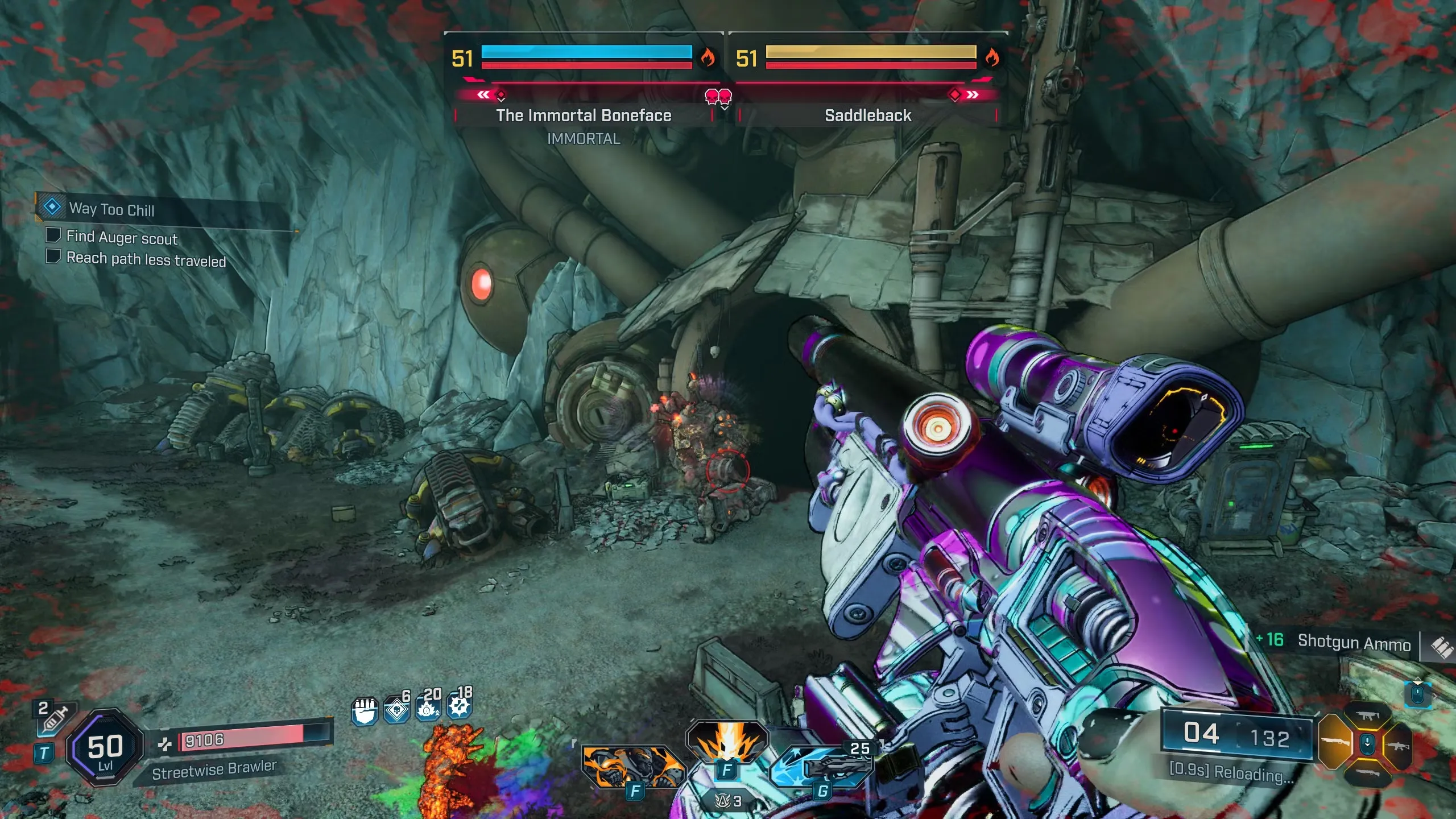Open the Way Too Chill quest tracker

tap(111, 209)
